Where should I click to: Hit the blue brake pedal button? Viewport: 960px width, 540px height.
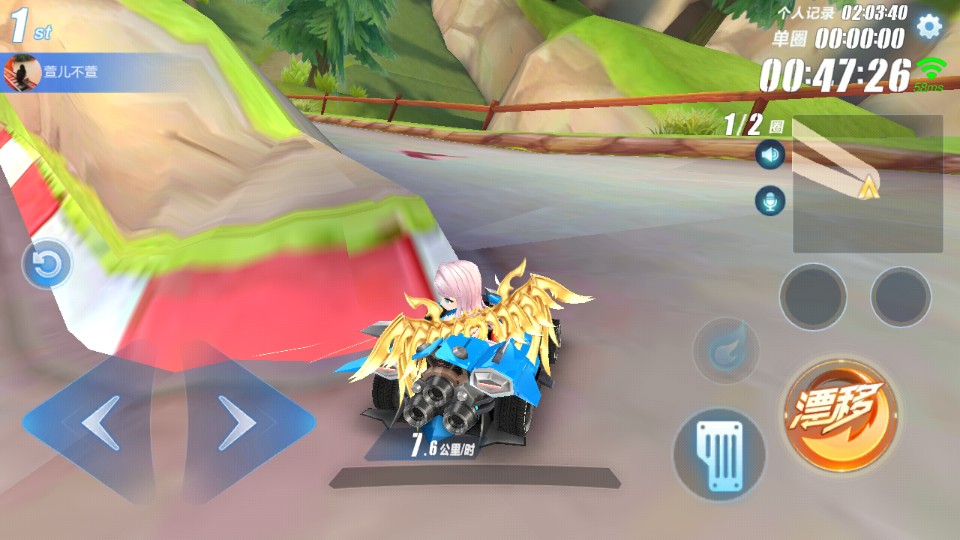719,453
